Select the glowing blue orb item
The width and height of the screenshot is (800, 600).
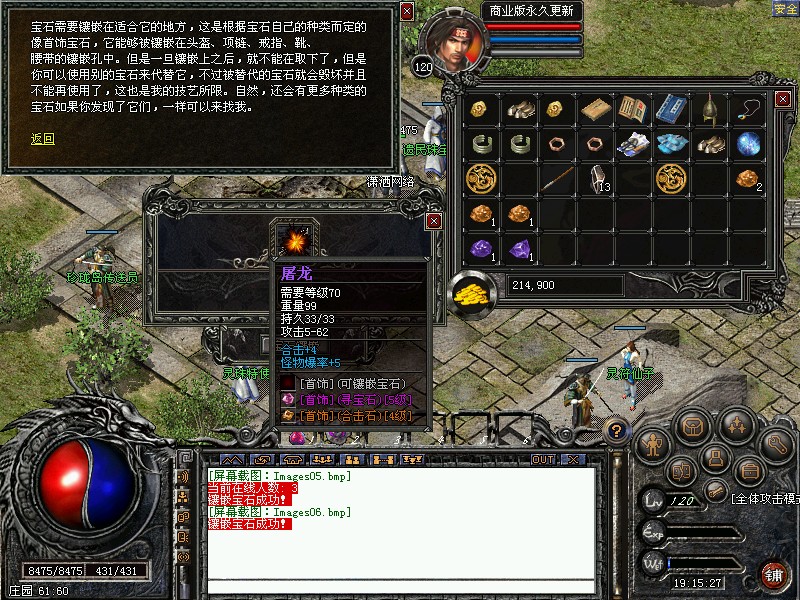(x=748, y=145)
